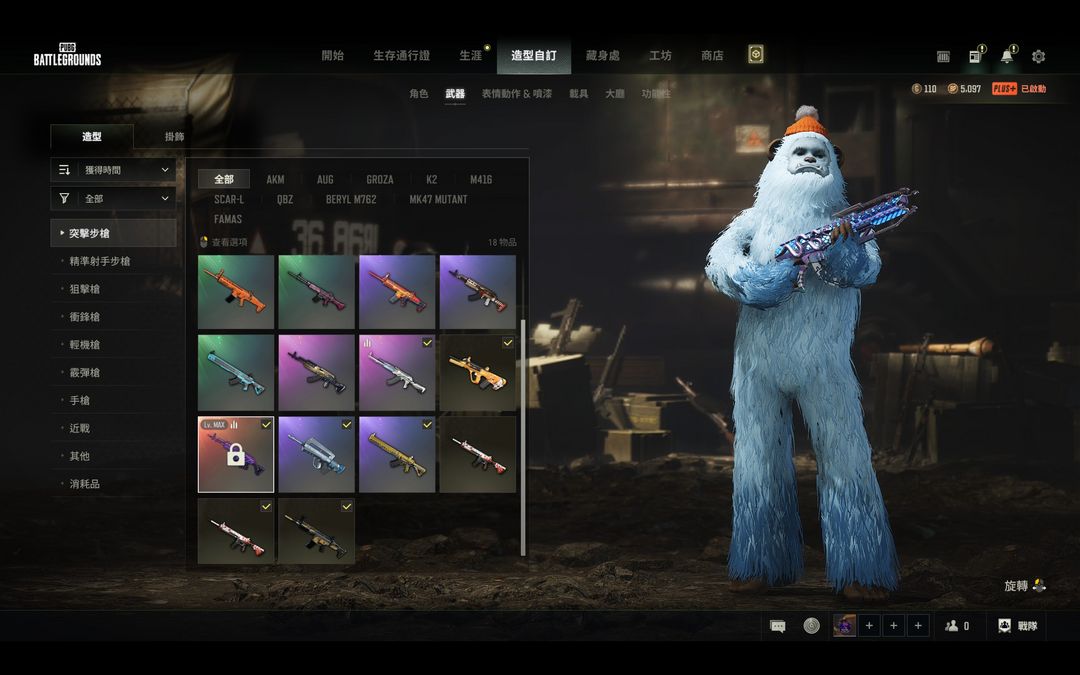
Task: Open the 開始 (Start) top menu
Action: [x=332, y=56]
